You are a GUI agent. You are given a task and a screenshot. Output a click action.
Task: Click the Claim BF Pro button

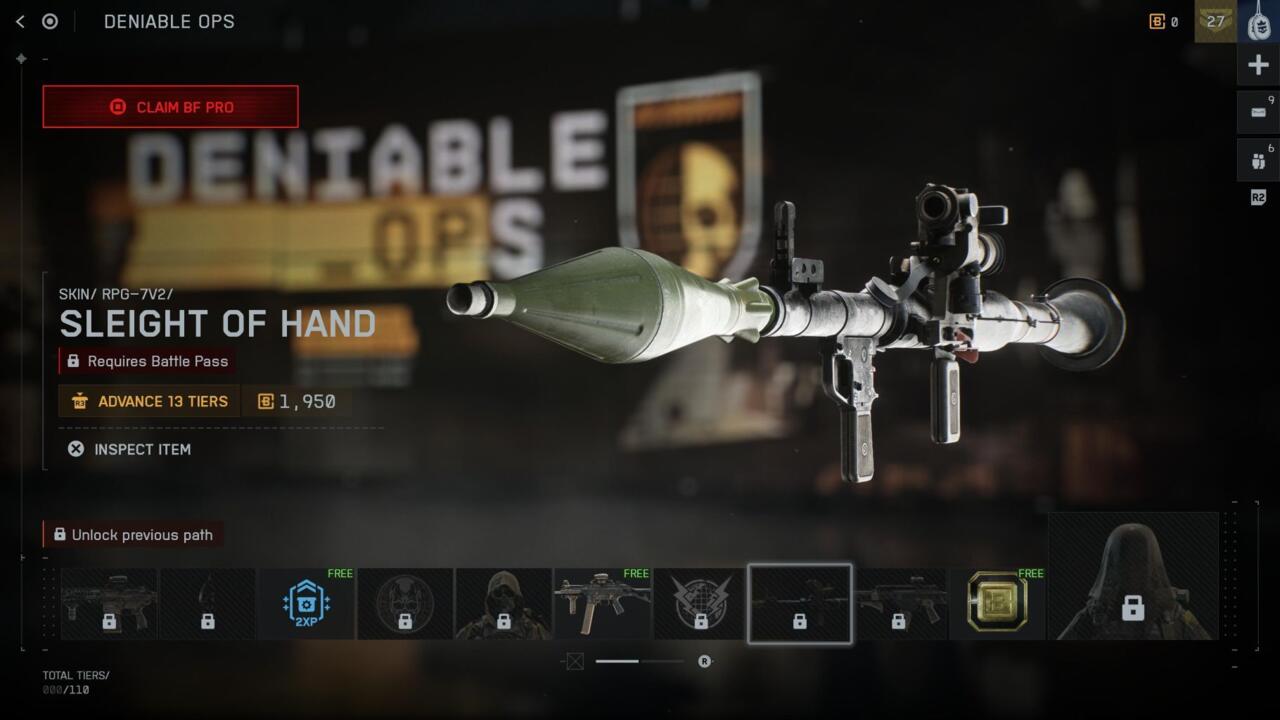pos(170,107)
